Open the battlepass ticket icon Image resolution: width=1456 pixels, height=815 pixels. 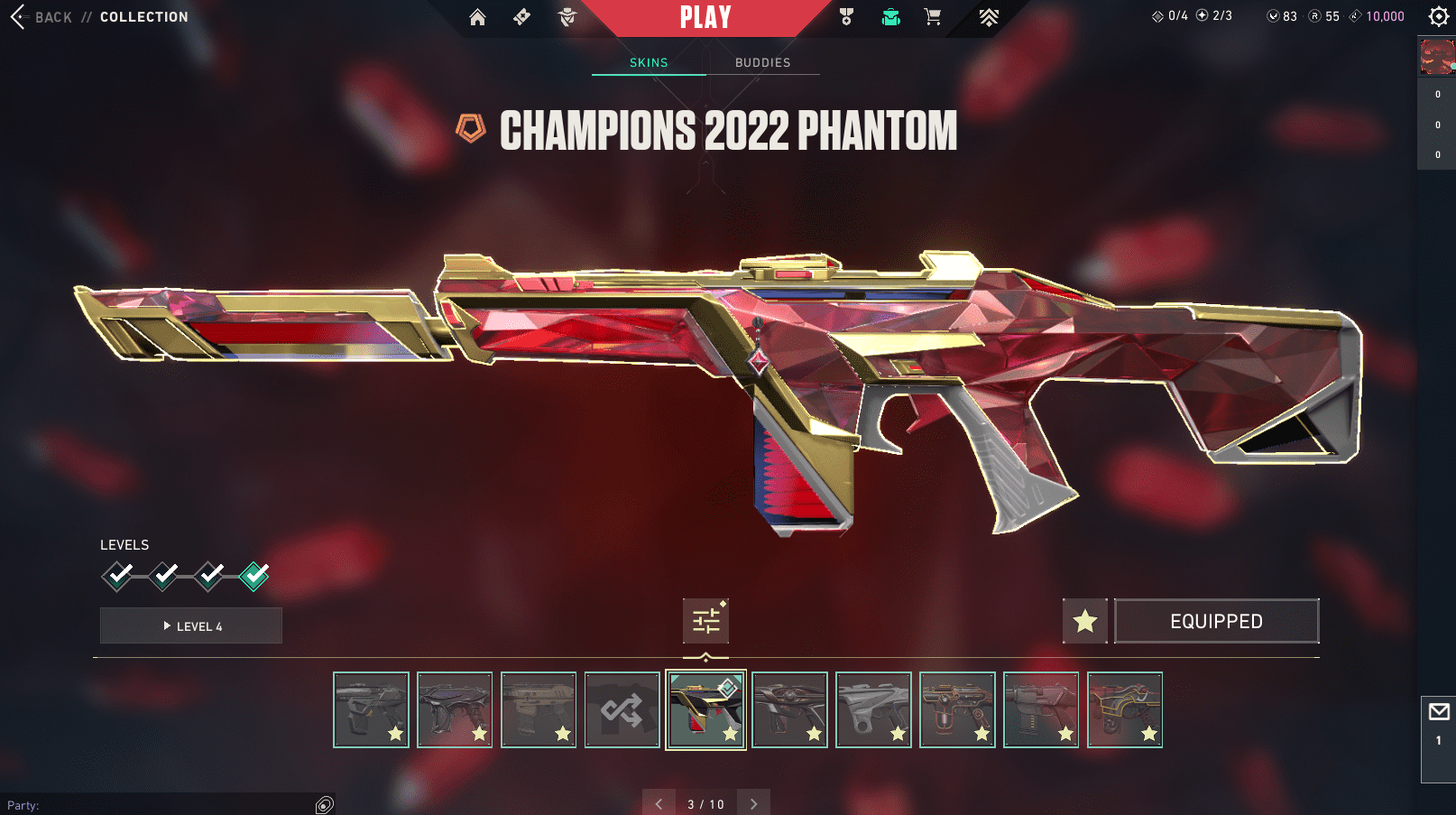coord(521,17)
